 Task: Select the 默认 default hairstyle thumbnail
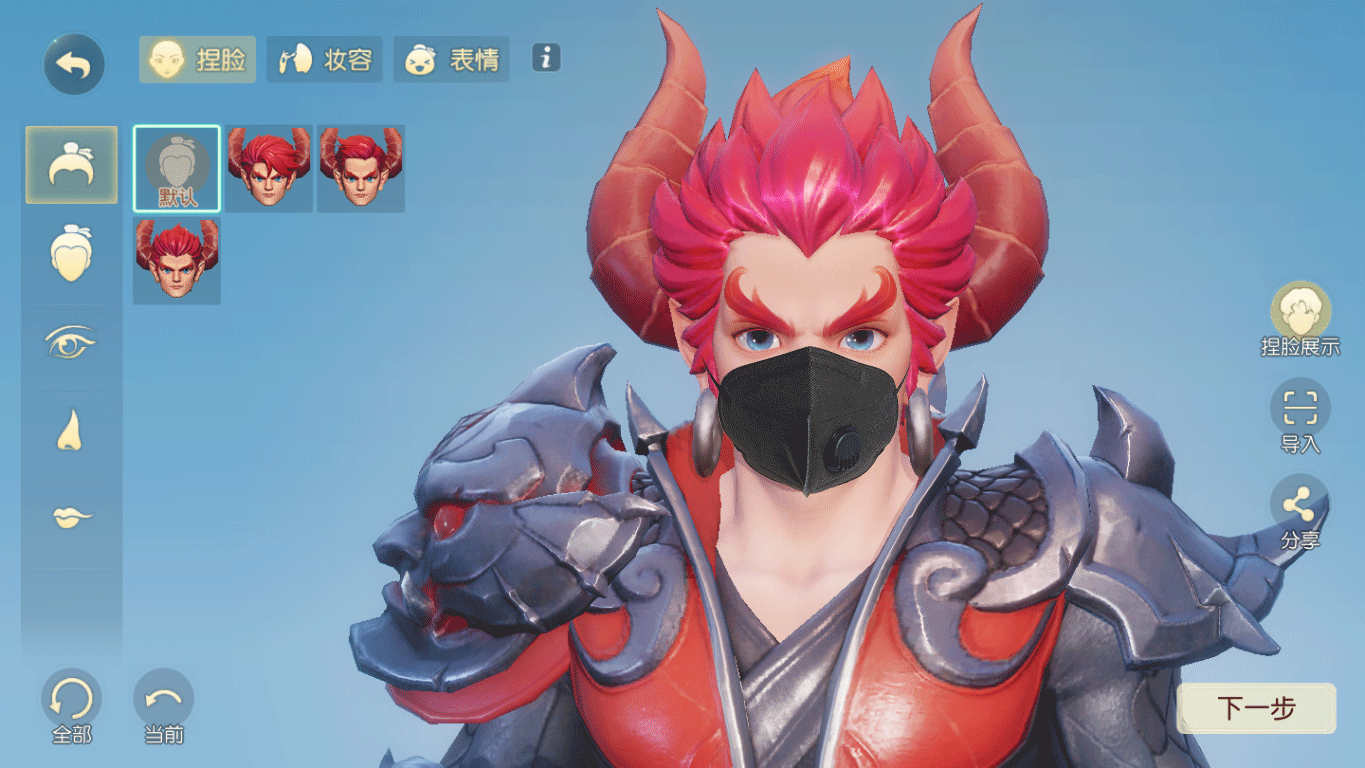pyautogui.click(x=175, y=168)
